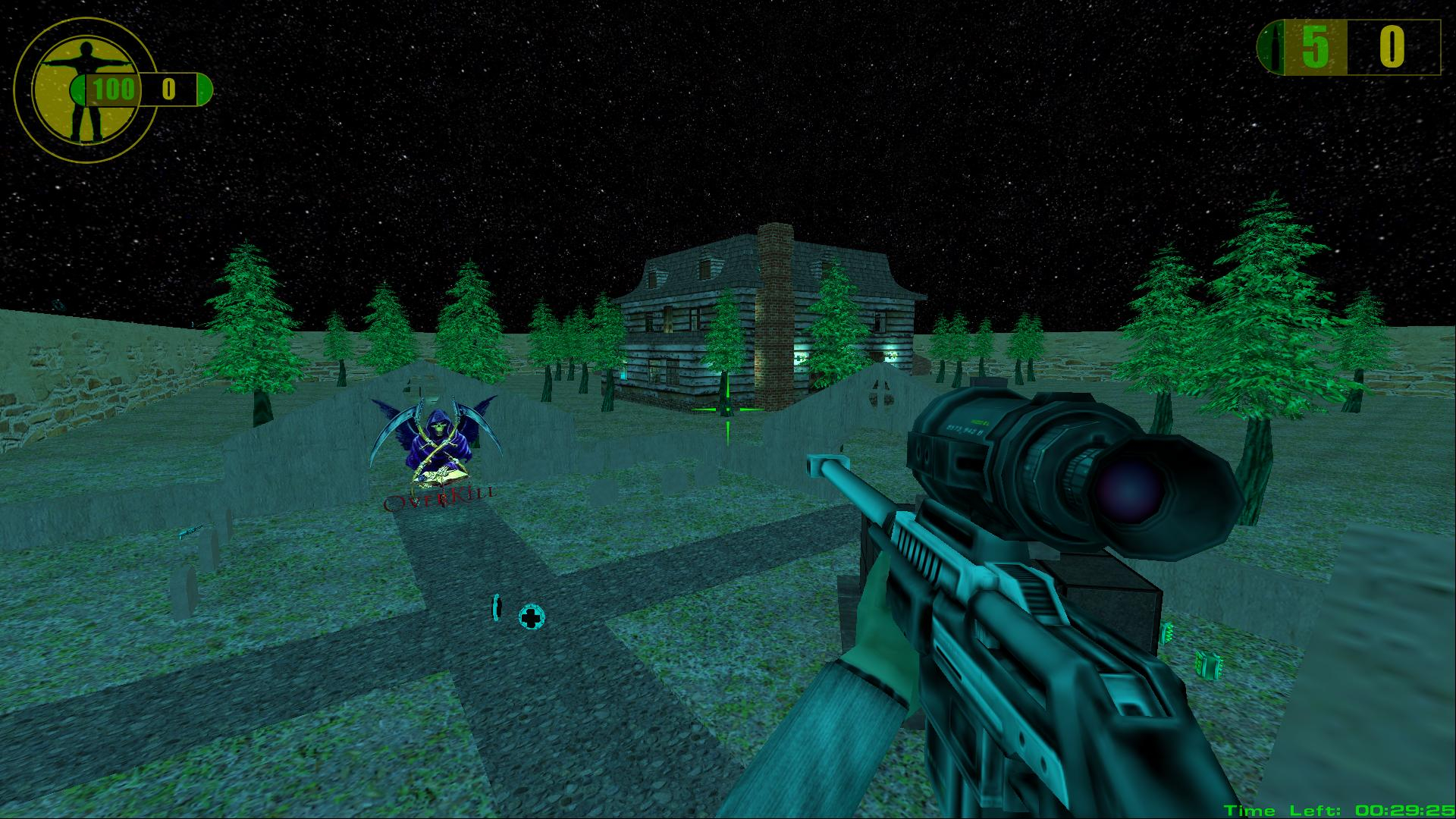Click the bullet icon beside the ammo counter
1456x819 pixels.
pyautogui.click(x=1276, y=48)
